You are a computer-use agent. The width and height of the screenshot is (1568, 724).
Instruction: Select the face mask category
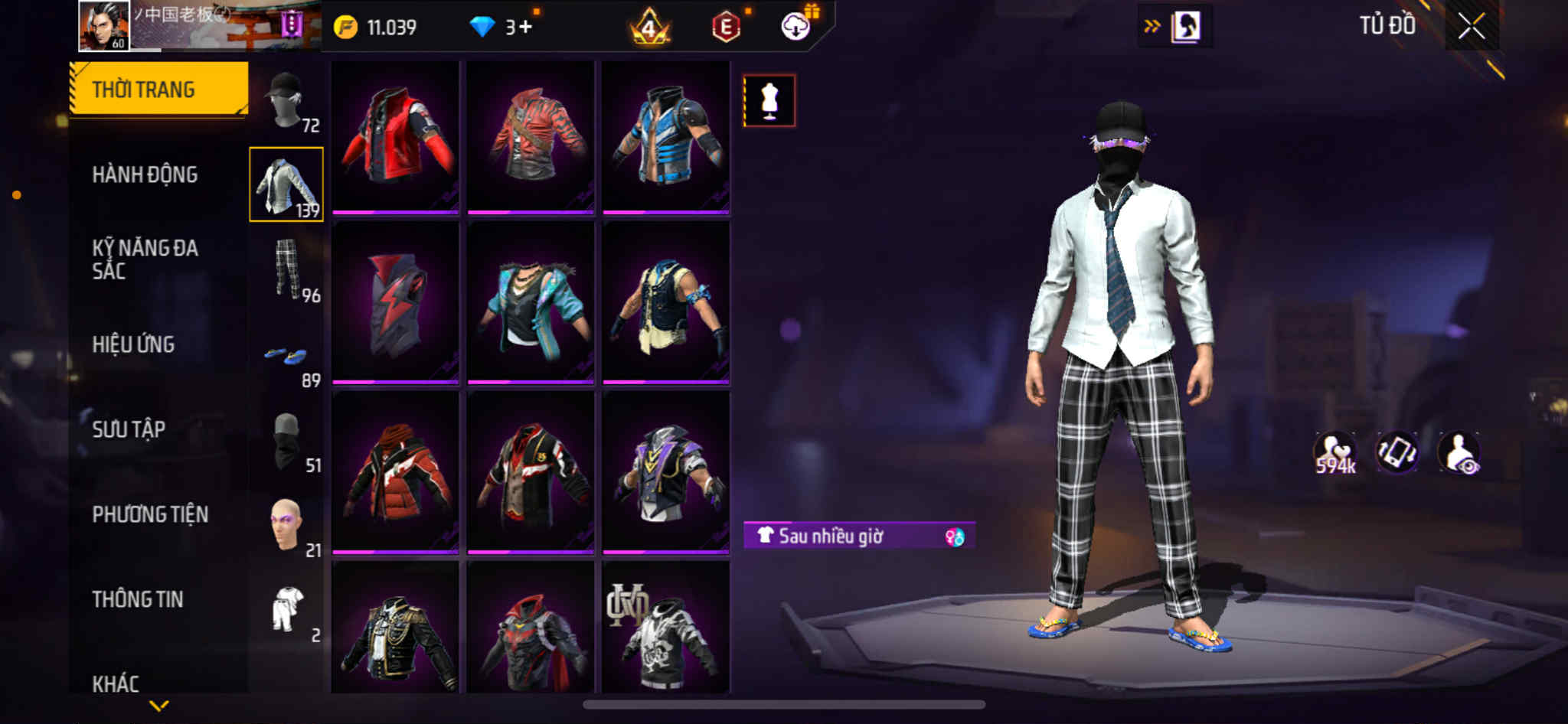coord(287,442)
